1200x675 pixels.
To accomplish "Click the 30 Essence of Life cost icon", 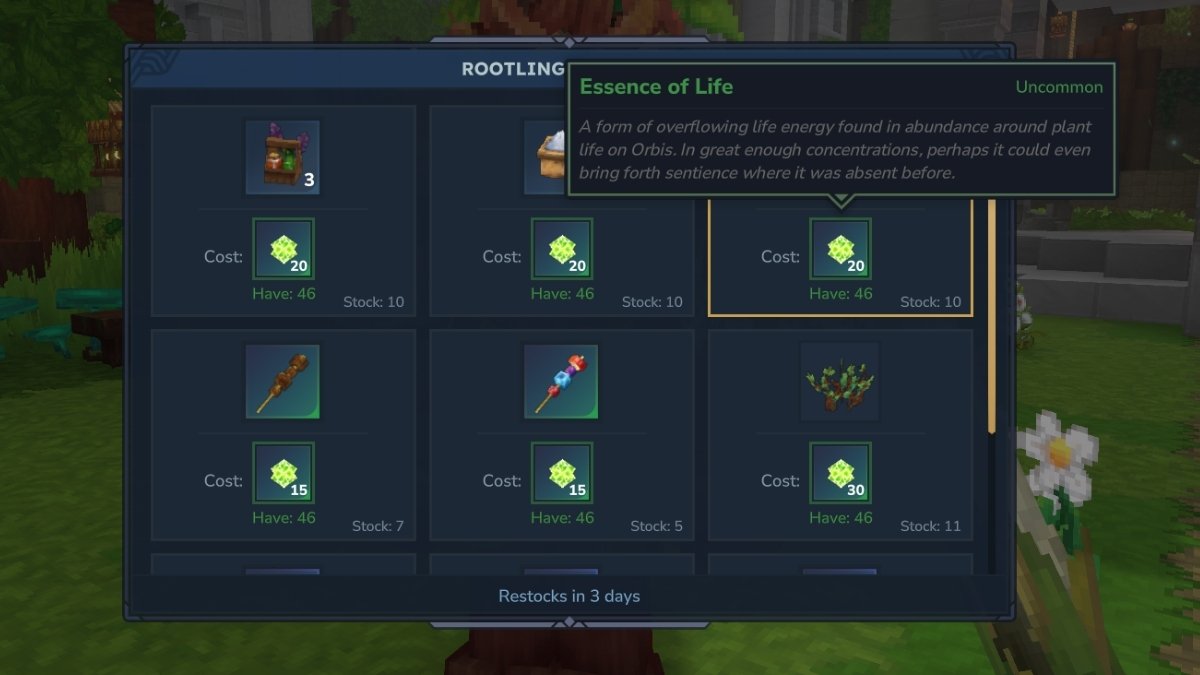I will click(840, 472).
